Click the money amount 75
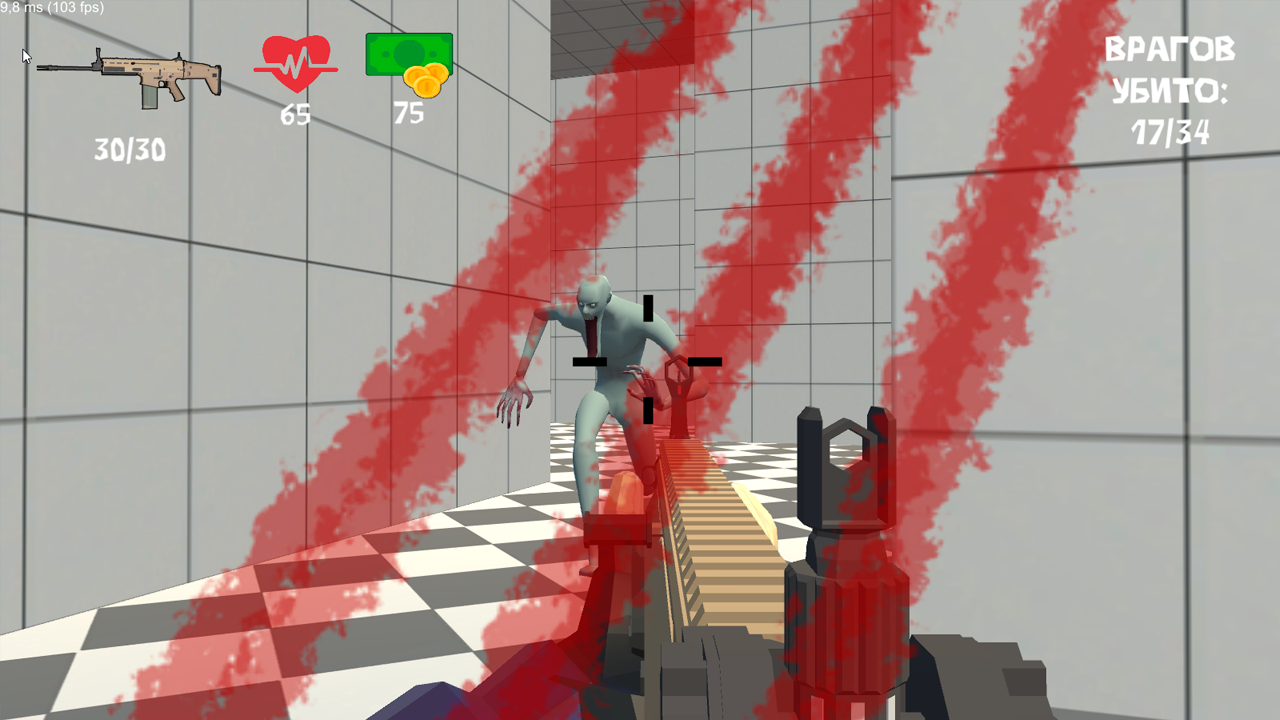This screenshot has height=720, width=1280. 410,113
